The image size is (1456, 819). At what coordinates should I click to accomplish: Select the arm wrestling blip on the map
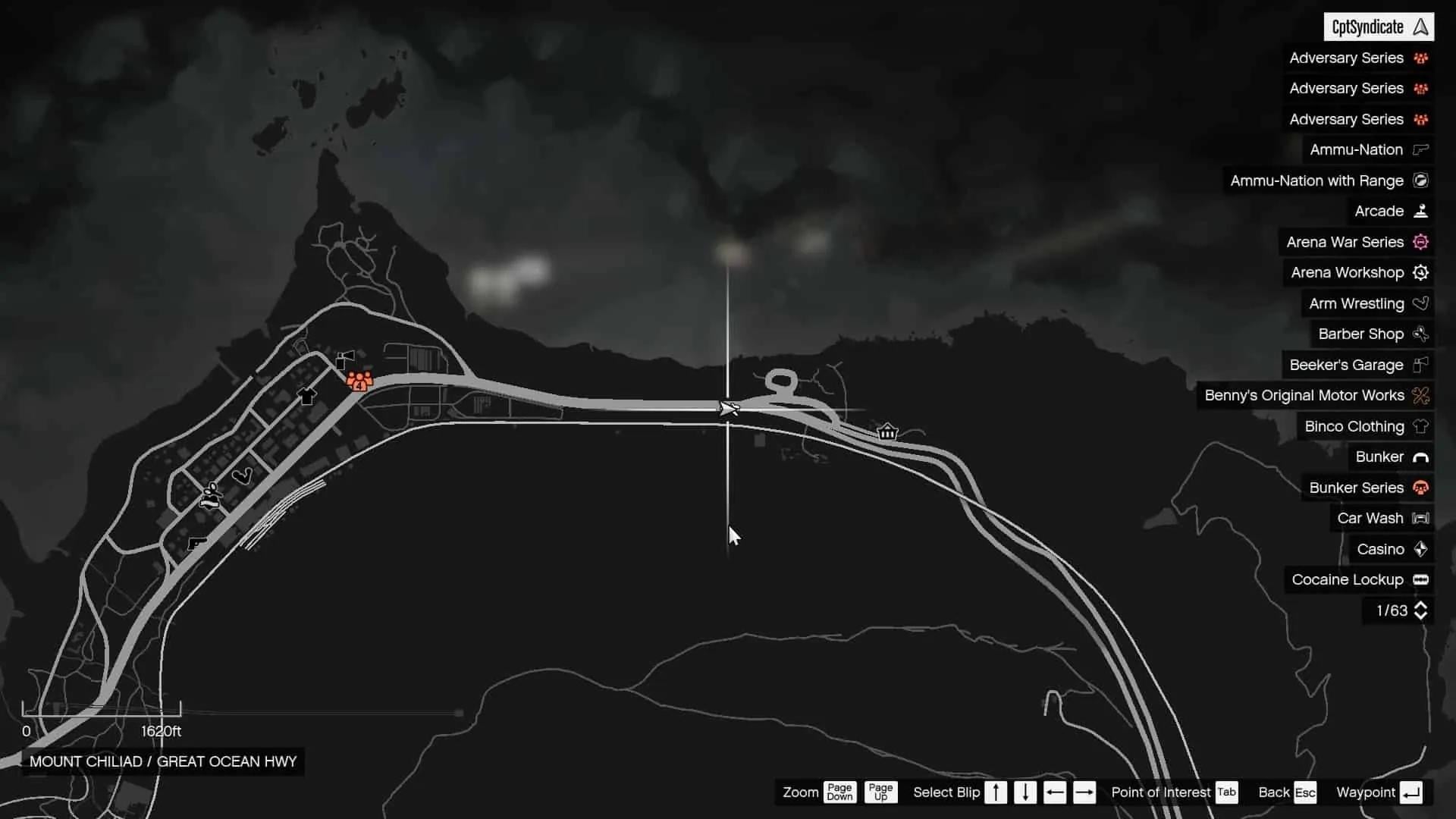point(242,476)
